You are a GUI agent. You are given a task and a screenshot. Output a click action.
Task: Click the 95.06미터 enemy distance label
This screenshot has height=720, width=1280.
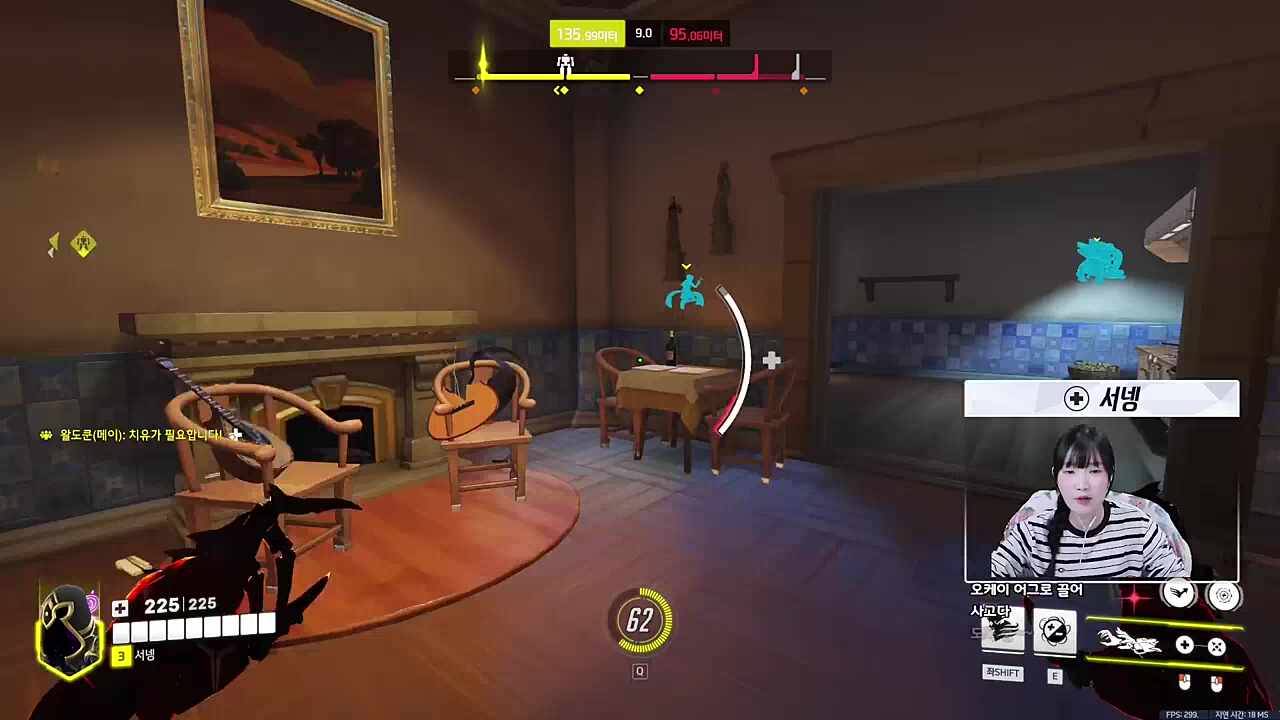697,33
